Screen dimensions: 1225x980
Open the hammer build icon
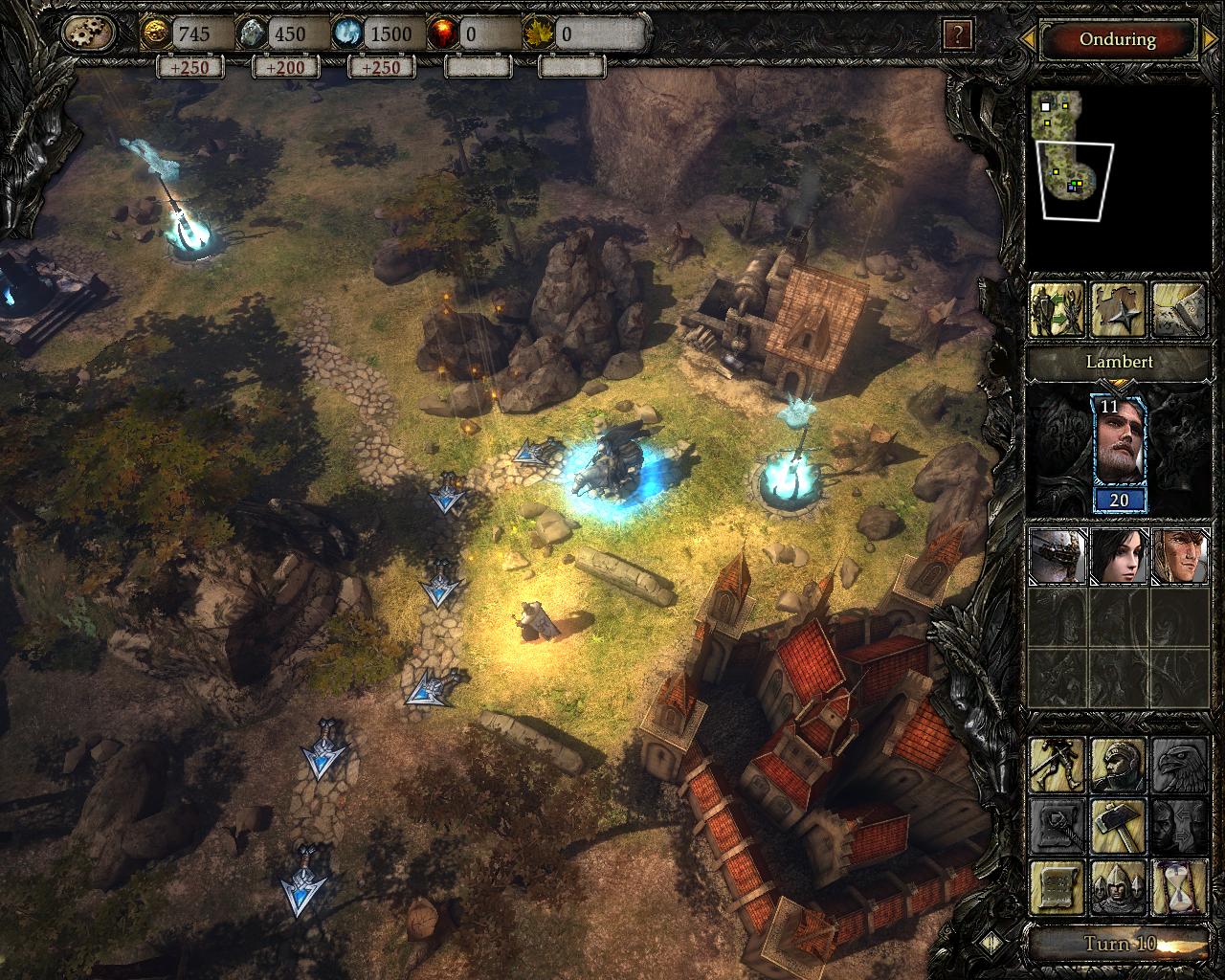pos(1118,826)
